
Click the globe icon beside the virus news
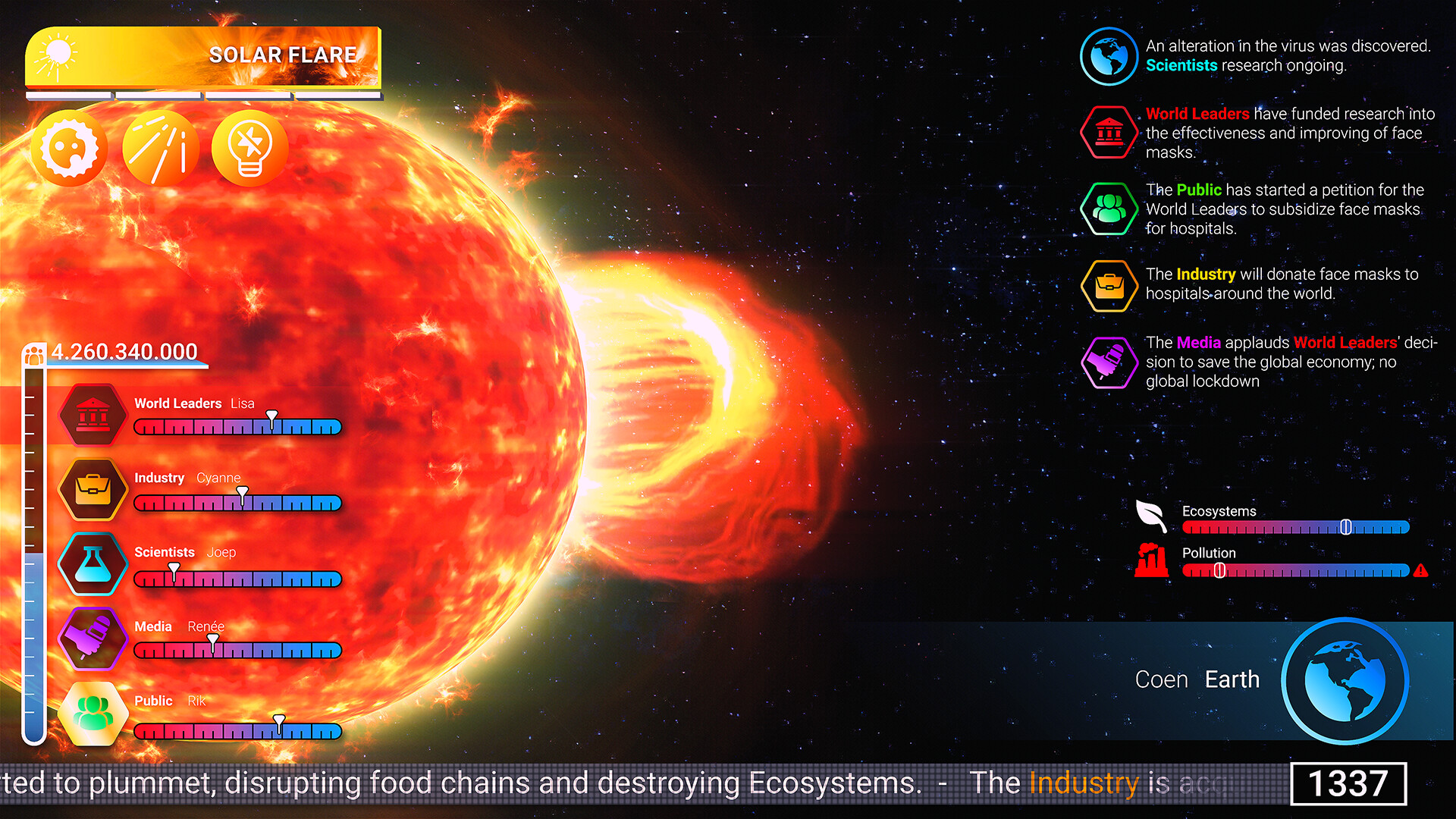tap(1108, 55)
